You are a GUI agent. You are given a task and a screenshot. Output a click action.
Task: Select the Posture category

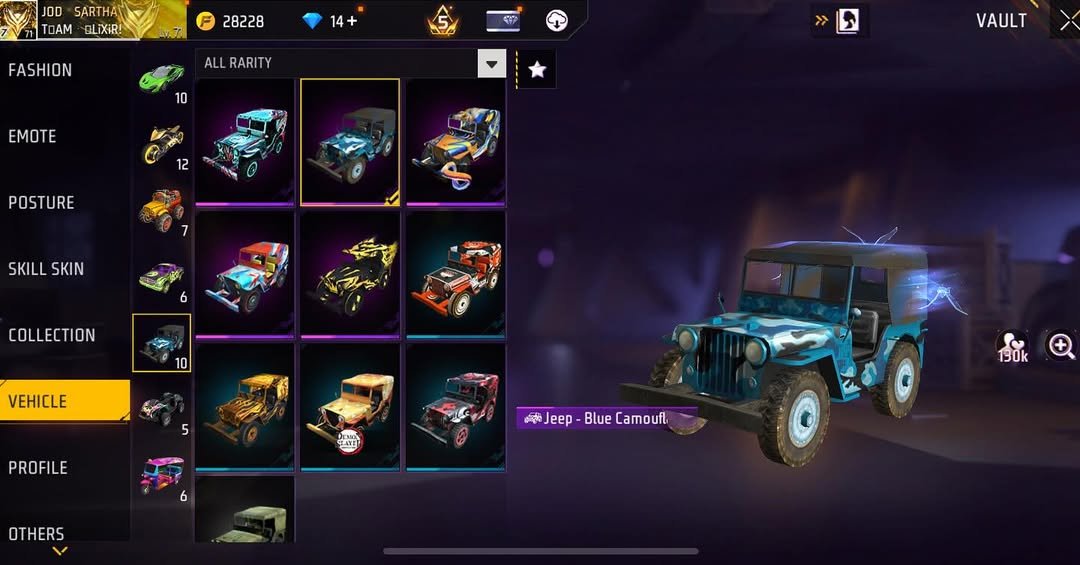point(42,202)
